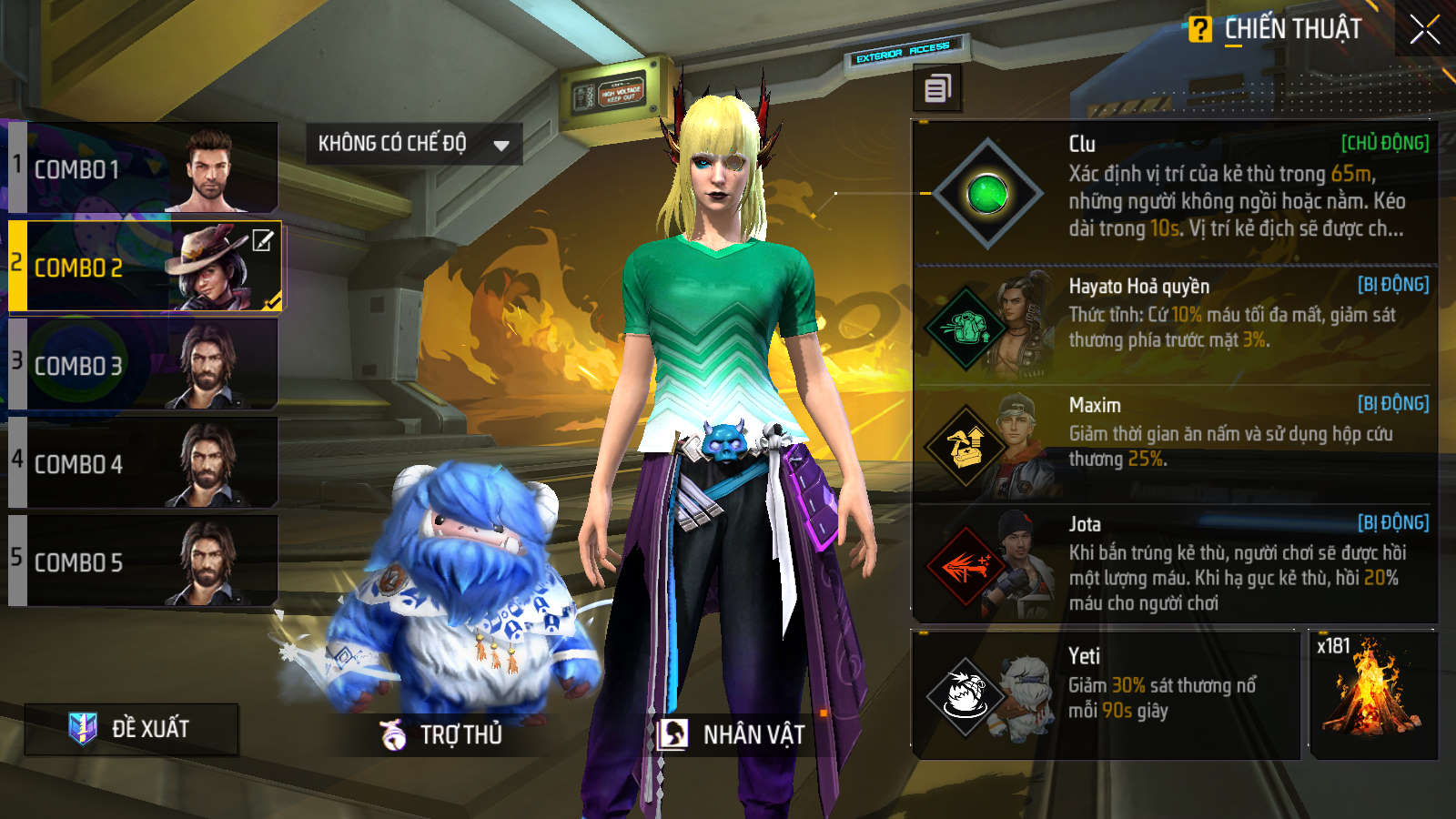Open the bonfire item slot
The image size is (1456, 819).
(x=1373, y=695)
